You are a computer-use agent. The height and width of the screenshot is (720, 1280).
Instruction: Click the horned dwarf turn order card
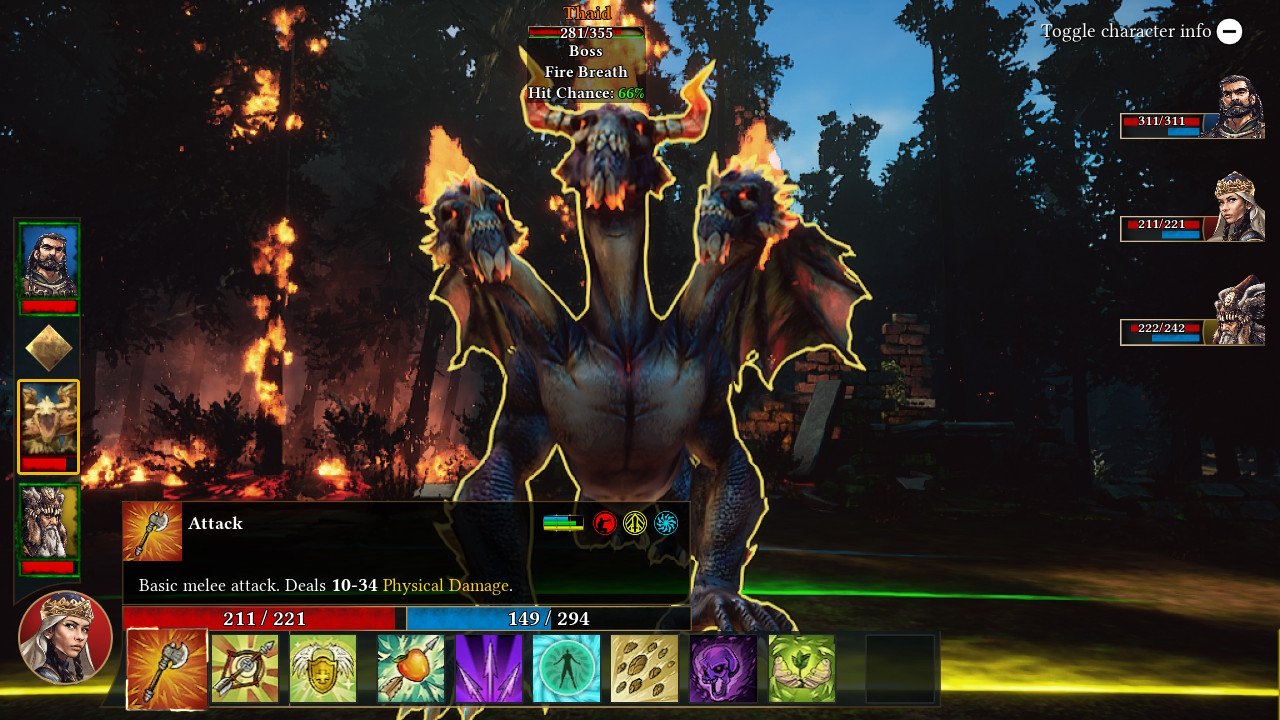click(48, 525)
